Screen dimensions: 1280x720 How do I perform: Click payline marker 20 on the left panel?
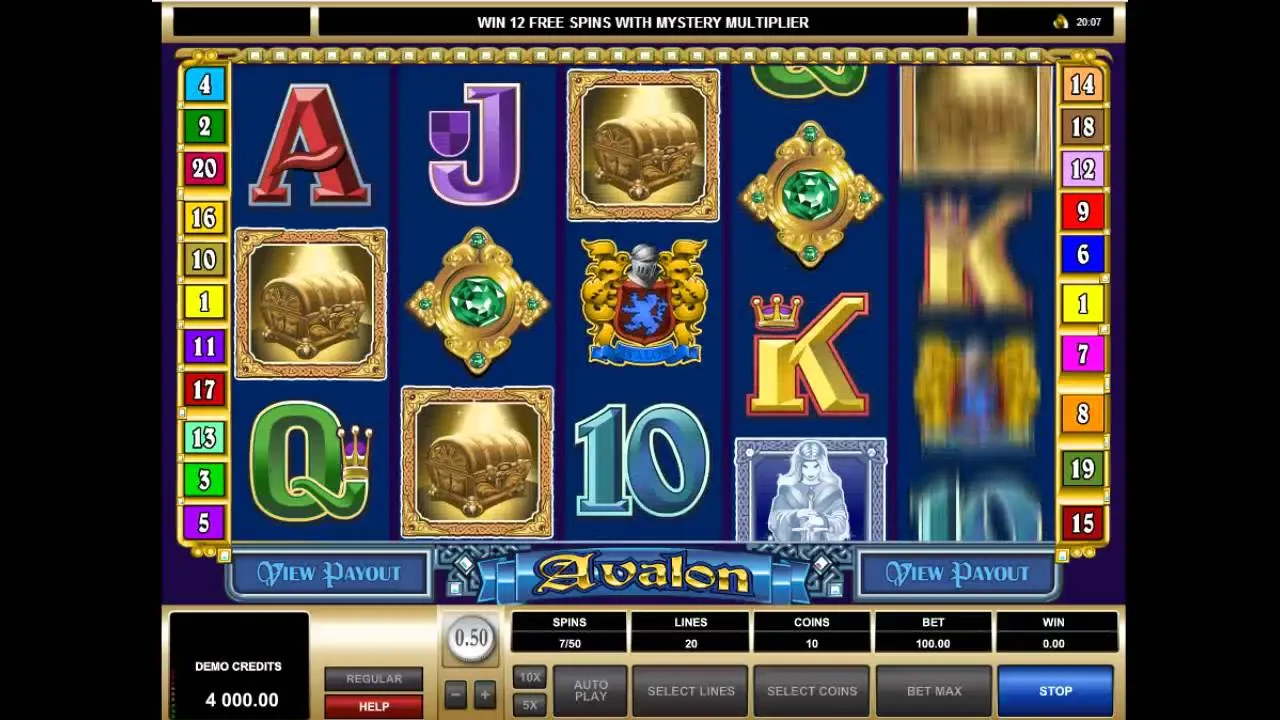coord(204,168)
